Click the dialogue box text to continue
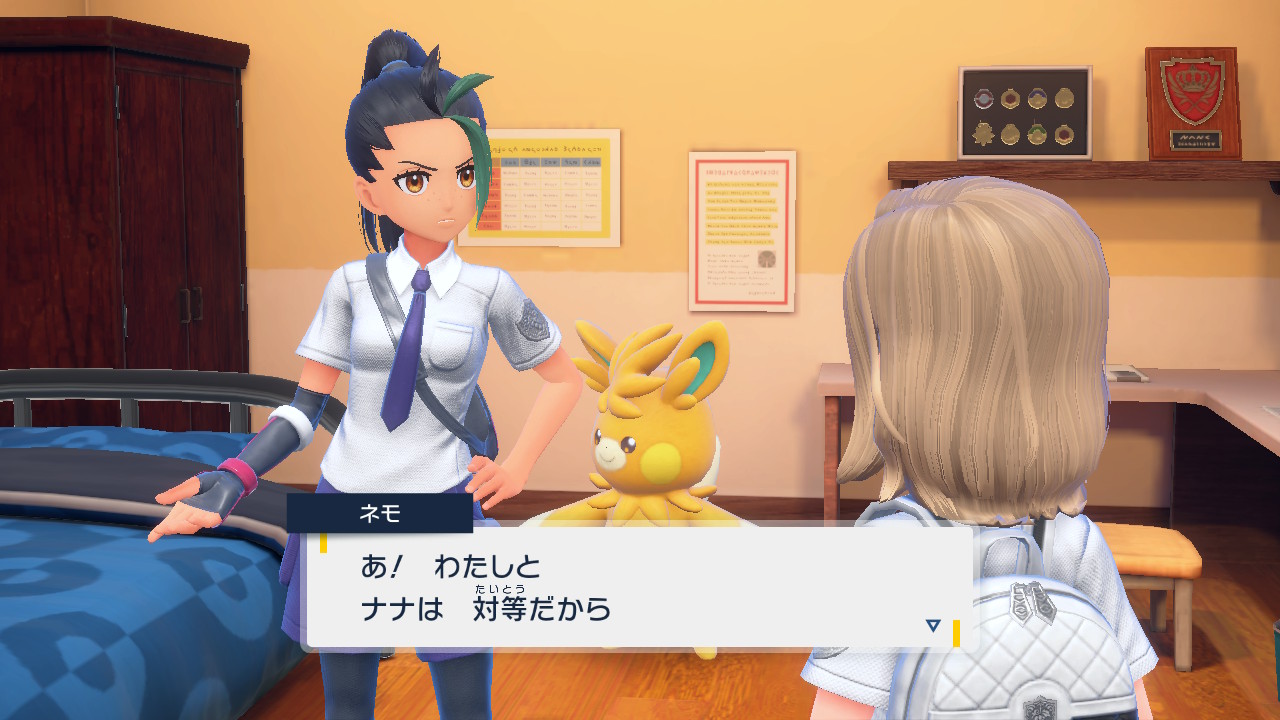The image size is (1280, 720). (486, 588)
